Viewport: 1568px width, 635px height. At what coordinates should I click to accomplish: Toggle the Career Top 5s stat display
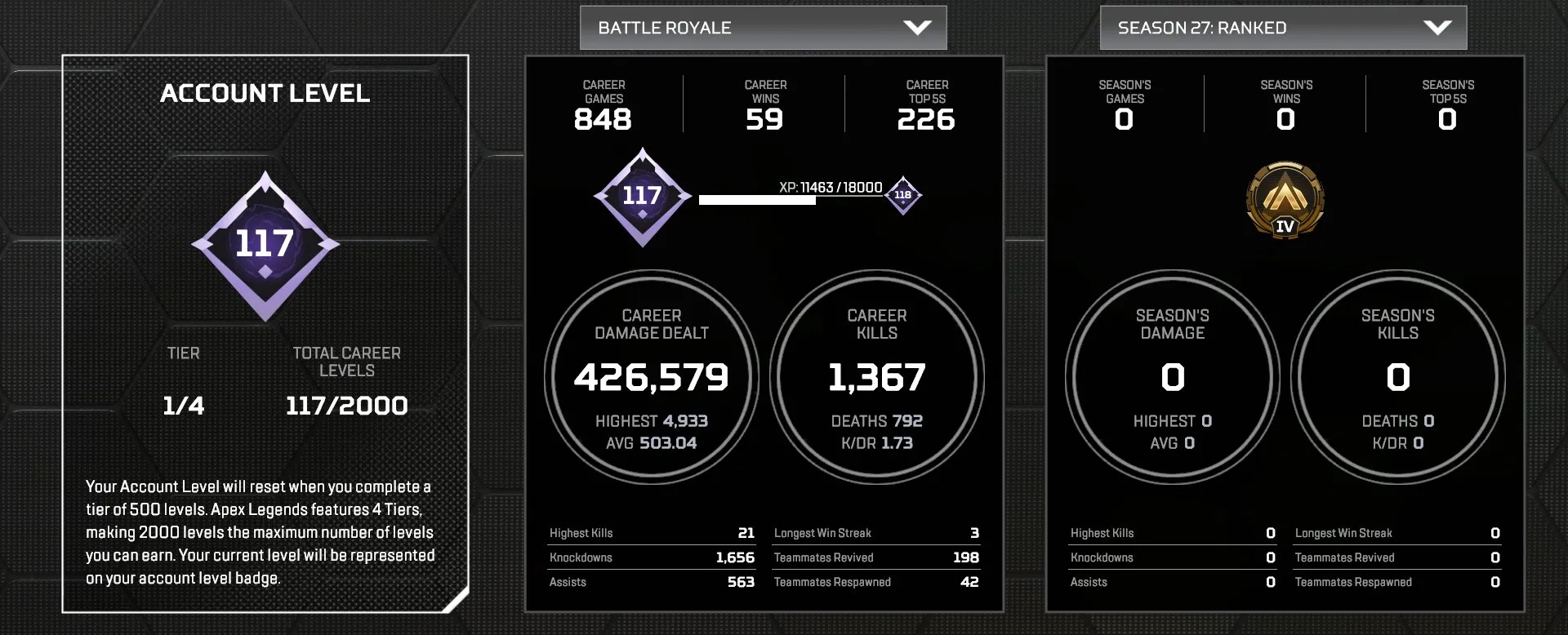pyautogui.click(x=927, y=104)
